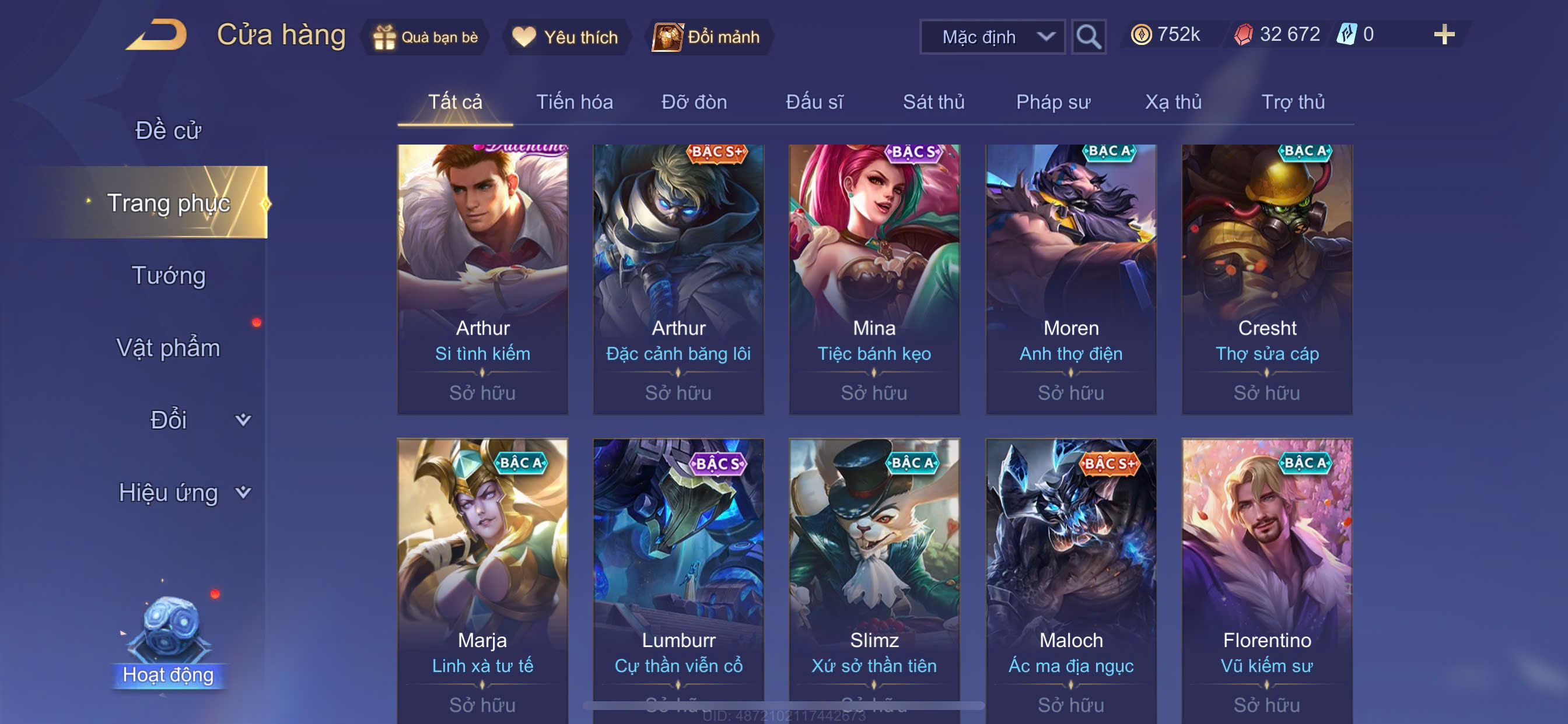The width and height of the screenshot is (1568, 724).
Task: Open the Đổi mảnh exchange
Action: (706, 37)
